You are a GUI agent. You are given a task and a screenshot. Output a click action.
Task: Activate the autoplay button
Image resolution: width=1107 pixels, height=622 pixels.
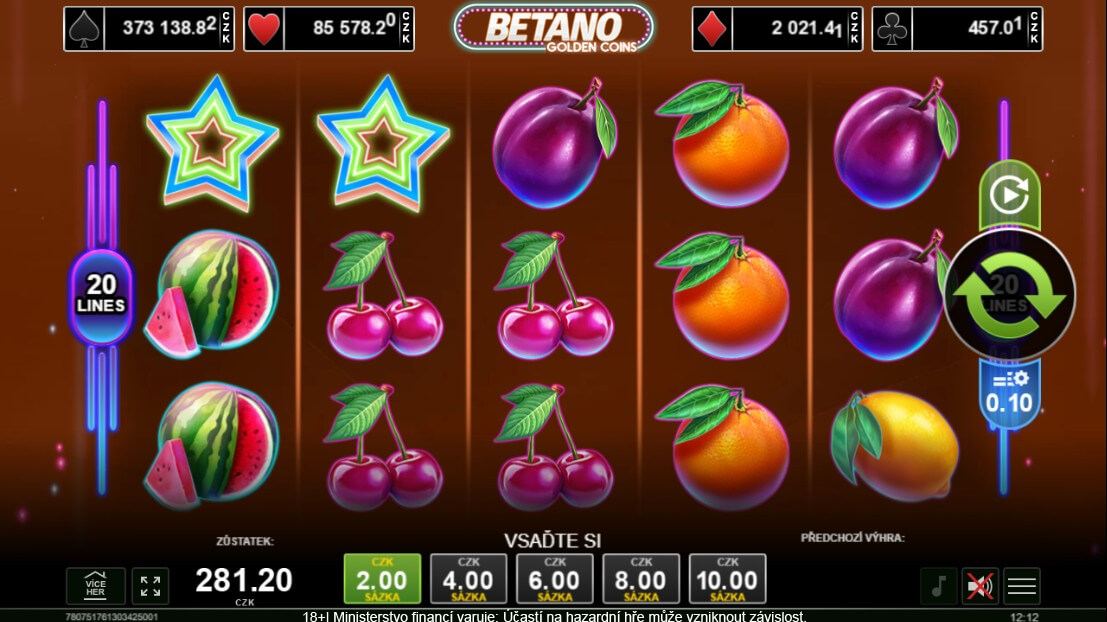point(1009,195)
